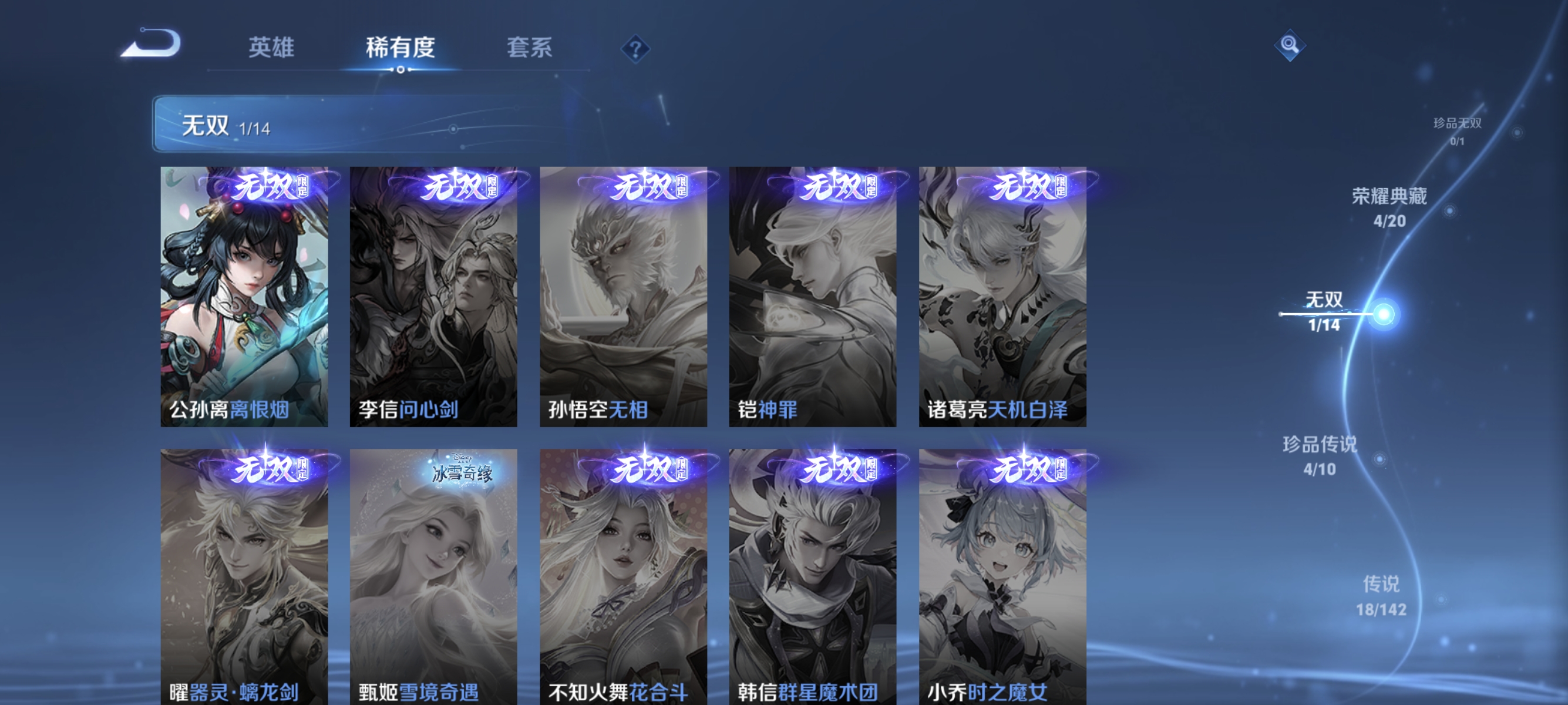Select the 稀有度 tab

click(401, 49)
